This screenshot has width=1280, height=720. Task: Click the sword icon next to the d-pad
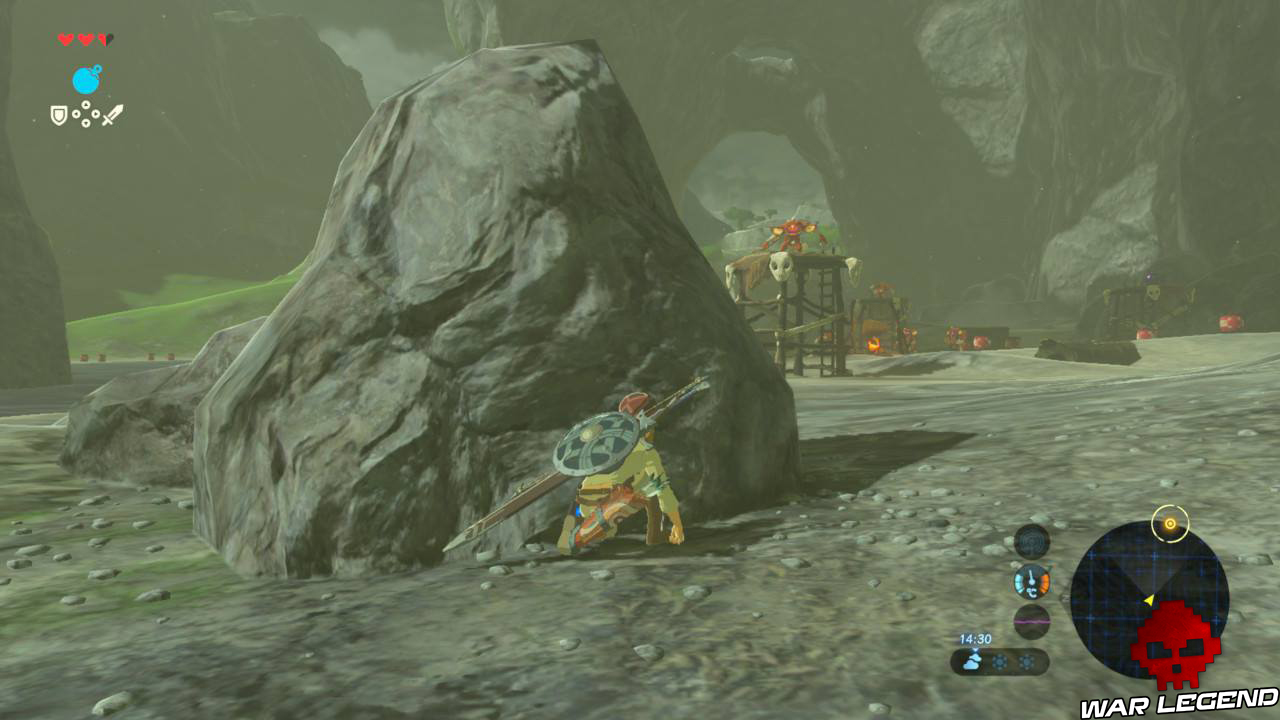pyautogui.click(x=113, y=115)
